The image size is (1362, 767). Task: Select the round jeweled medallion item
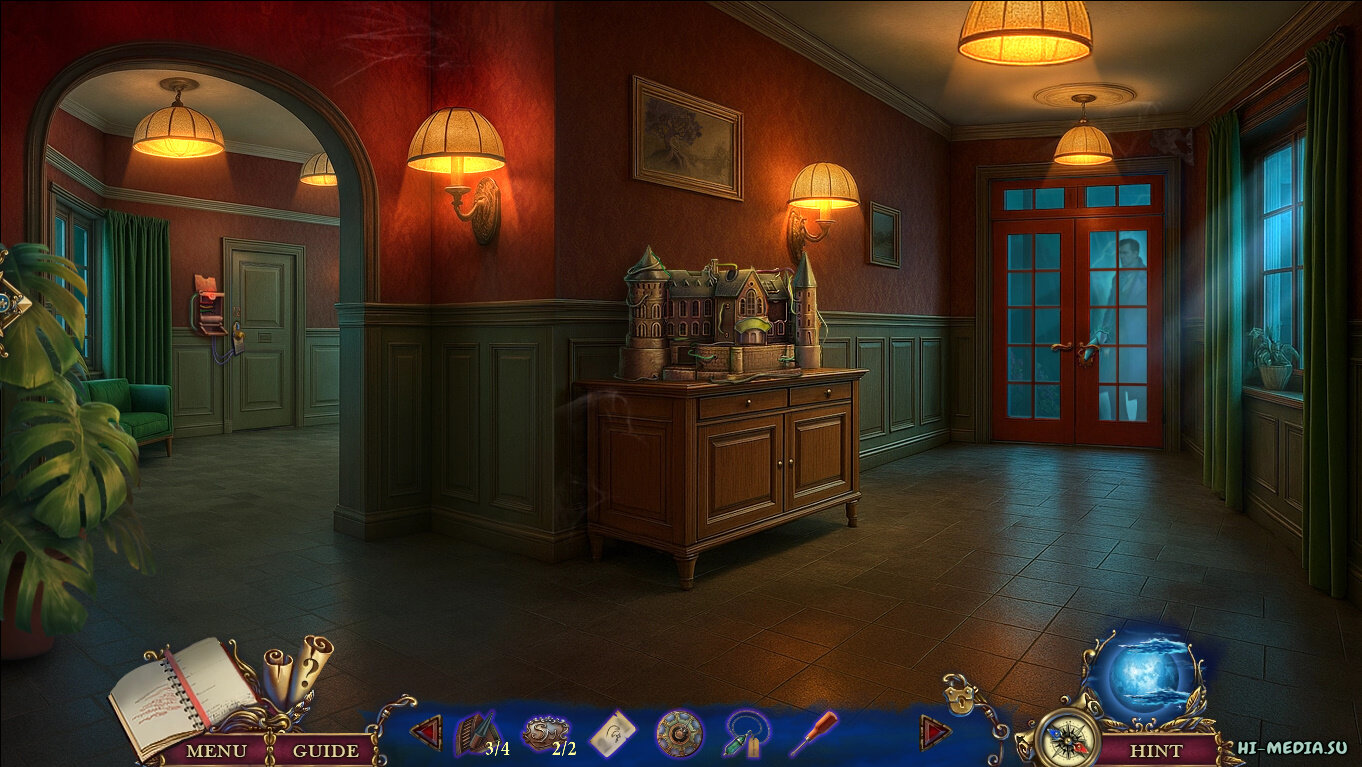pyautogui.click(x=679, y=734)
